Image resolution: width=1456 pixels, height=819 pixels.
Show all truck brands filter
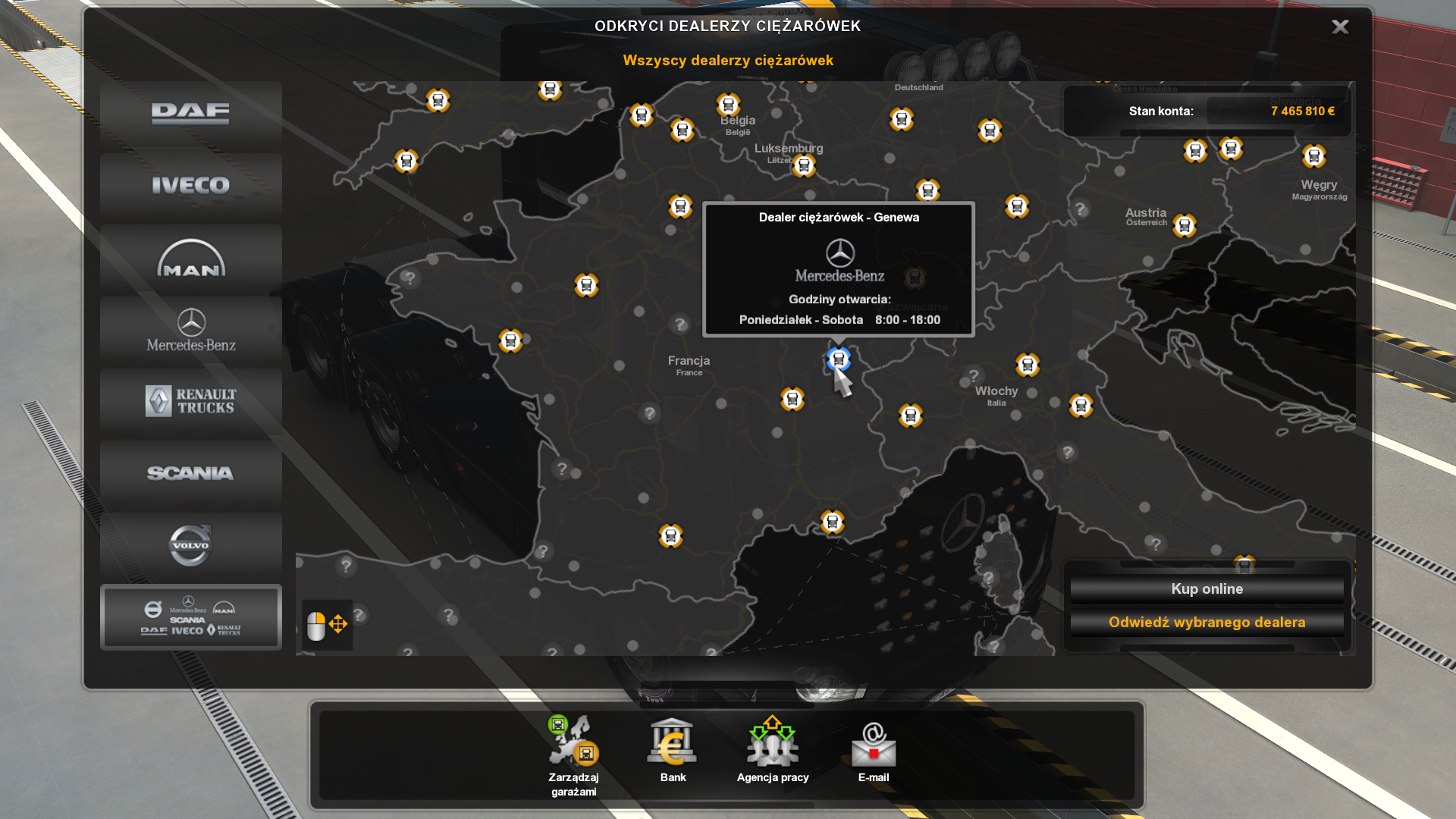coord(190,617)
